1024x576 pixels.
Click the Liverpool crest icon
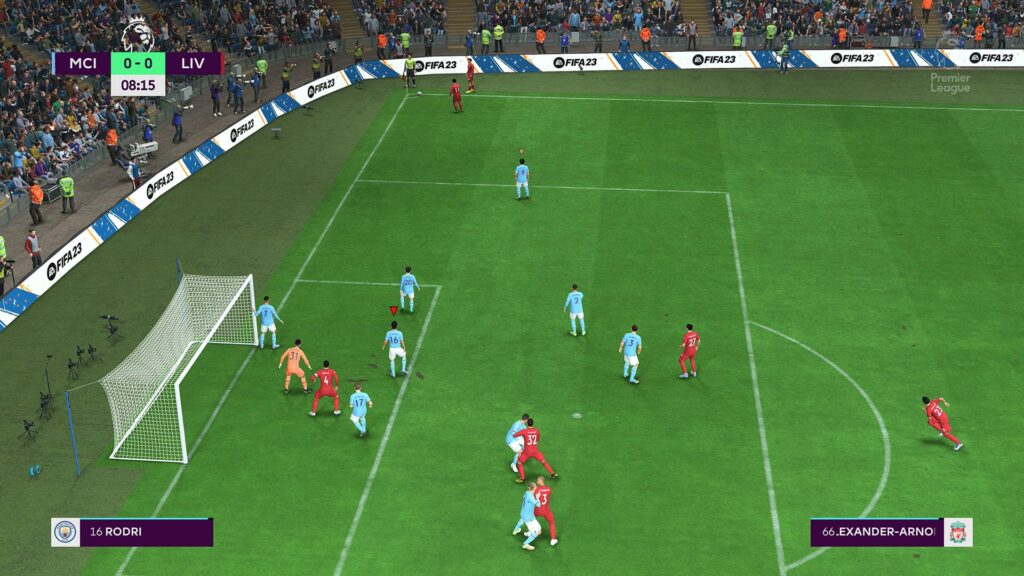958,532
